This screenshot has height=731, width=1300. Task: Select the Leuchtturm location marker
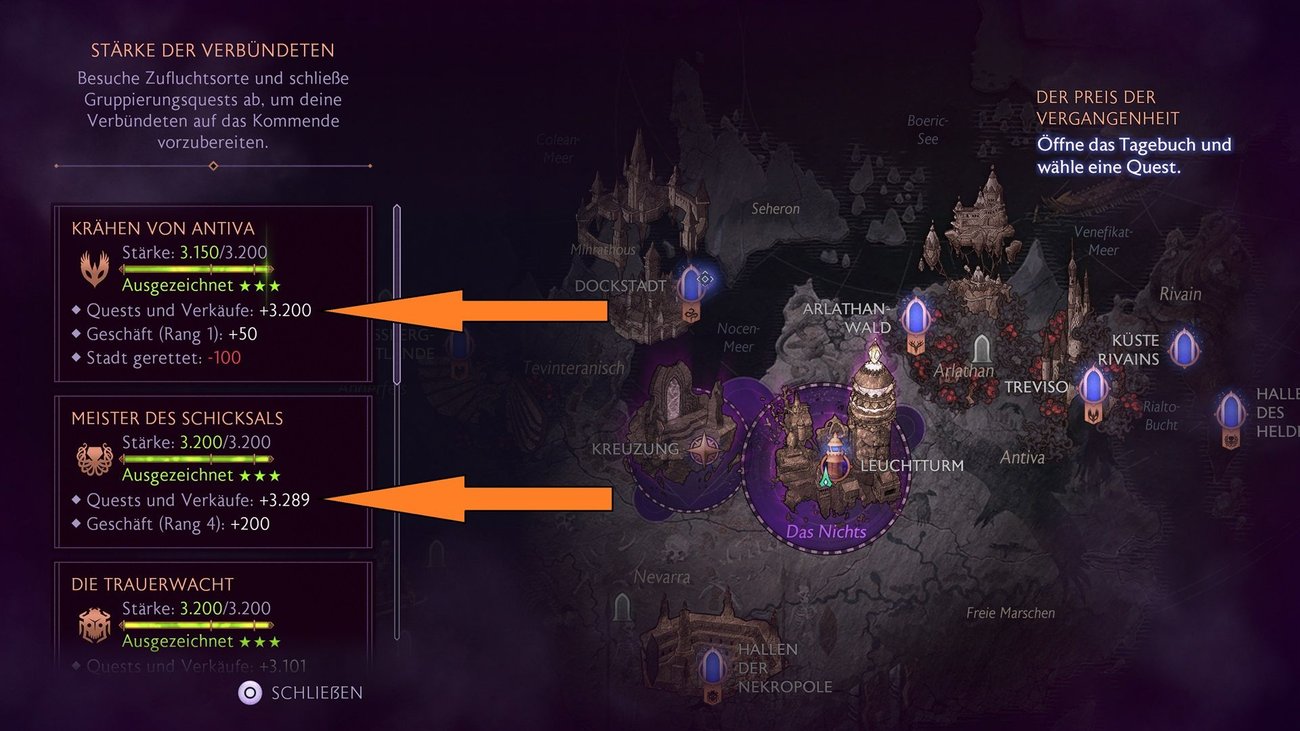tap(833, 458)
